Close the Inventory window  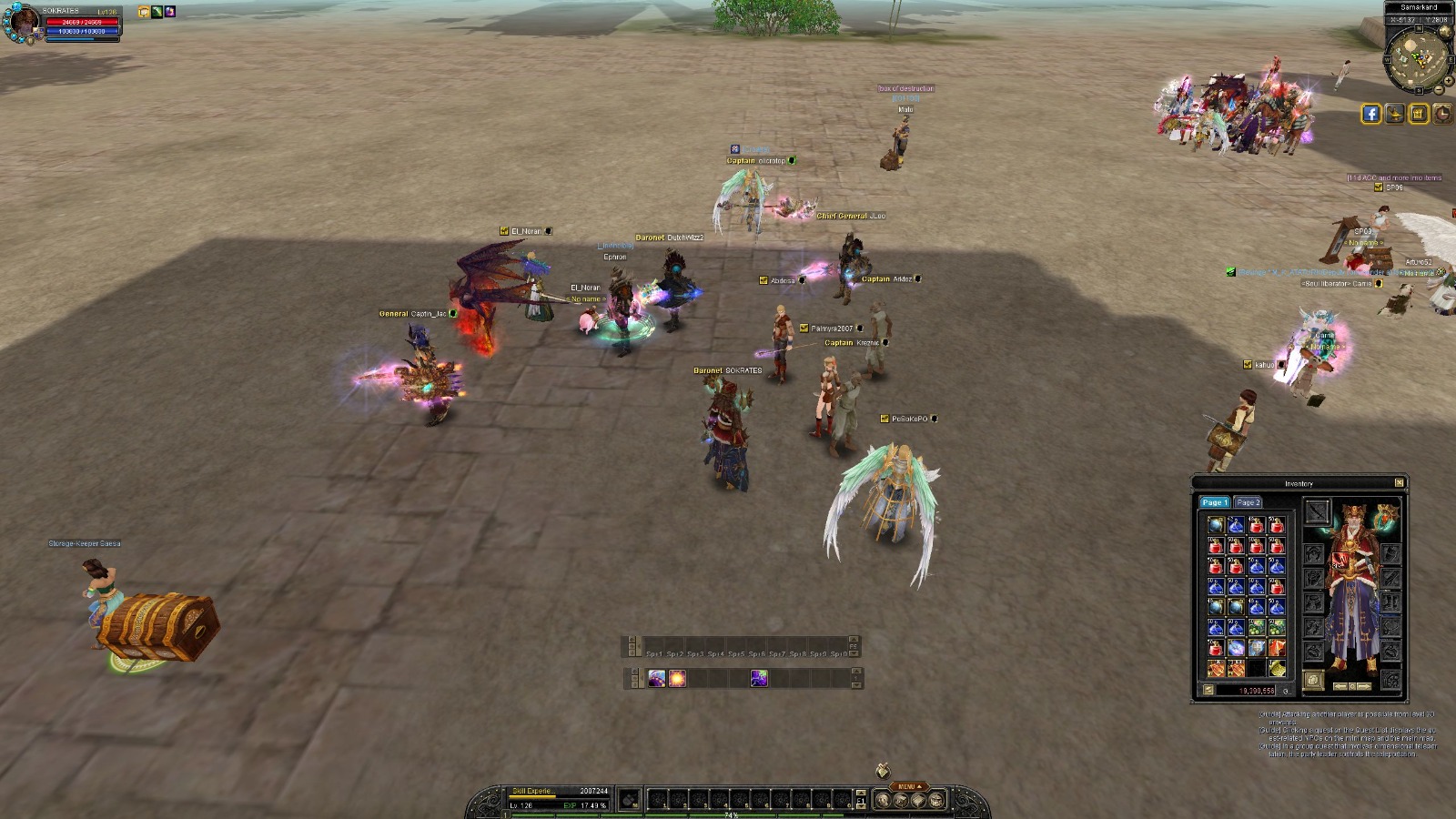(1400, 482)
